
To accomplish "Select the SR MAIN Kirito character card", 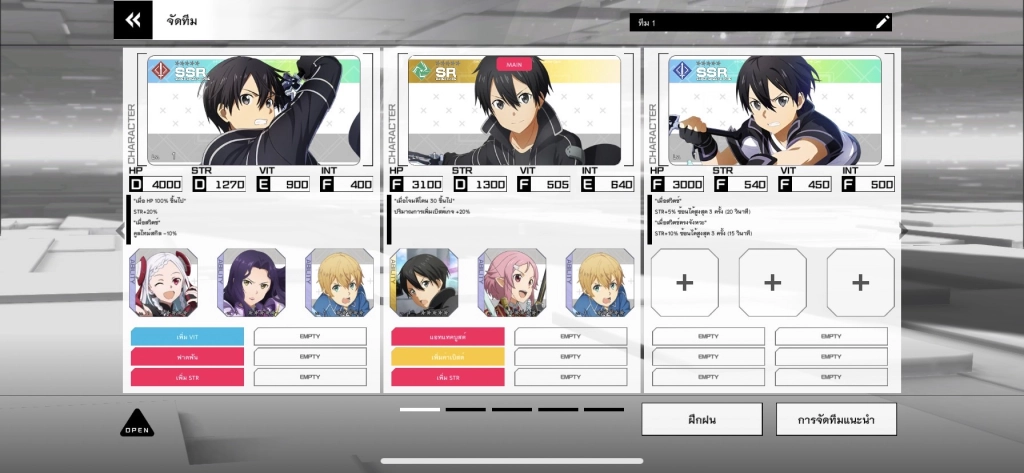I will (x=514, y=110).
